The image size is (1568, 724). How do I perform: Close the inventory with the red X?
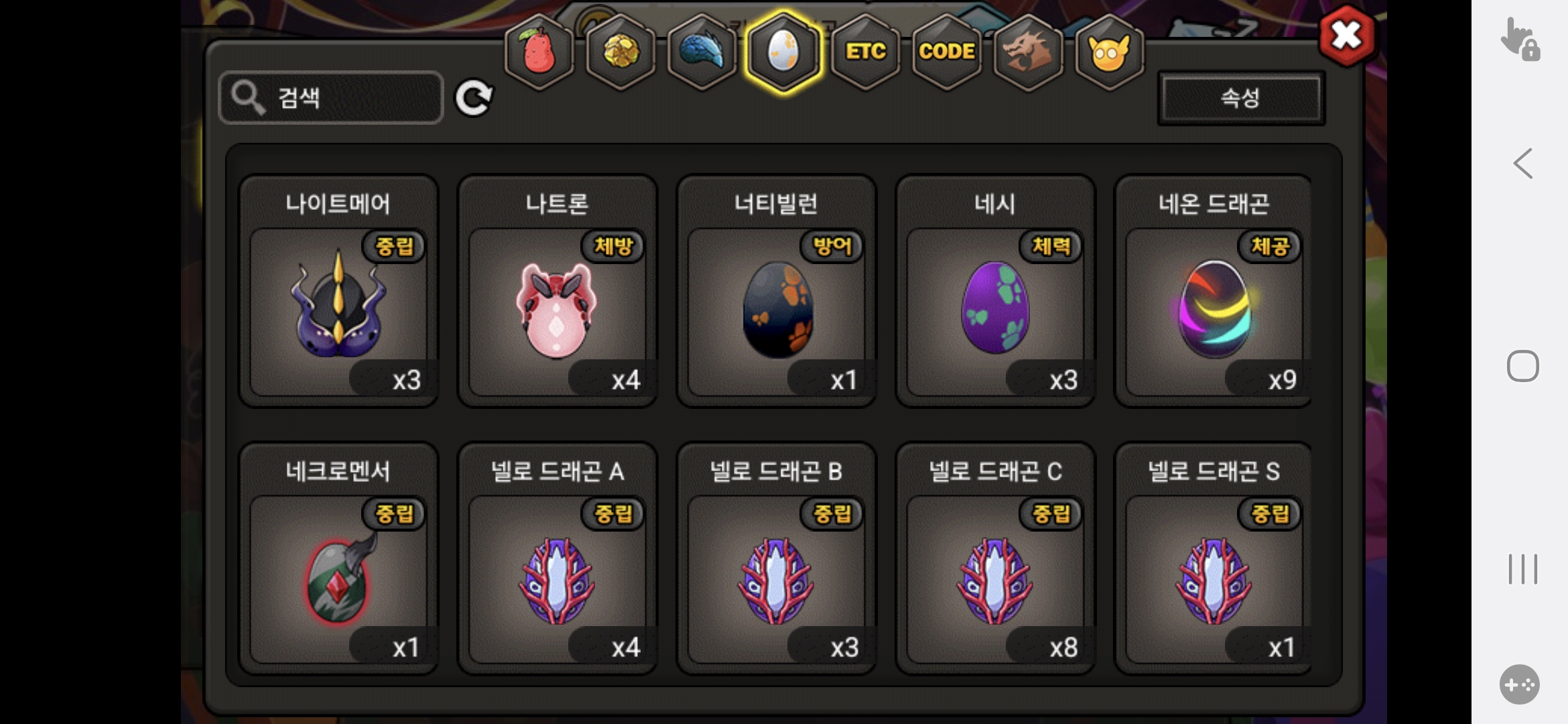[x=1346, y=36]
